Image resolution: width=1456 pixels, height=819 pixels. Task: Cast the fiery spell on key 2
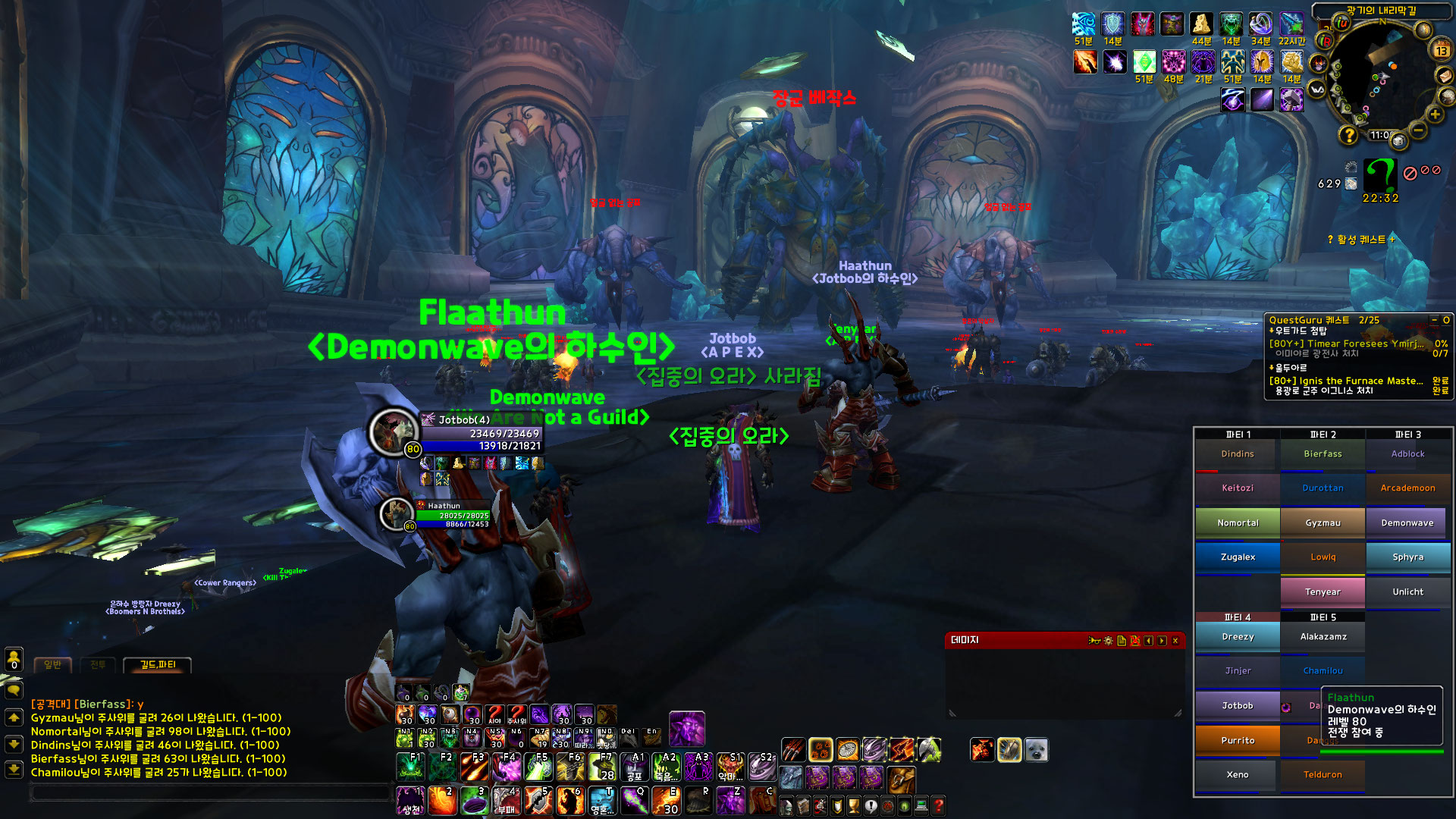[x=442, y=801]
